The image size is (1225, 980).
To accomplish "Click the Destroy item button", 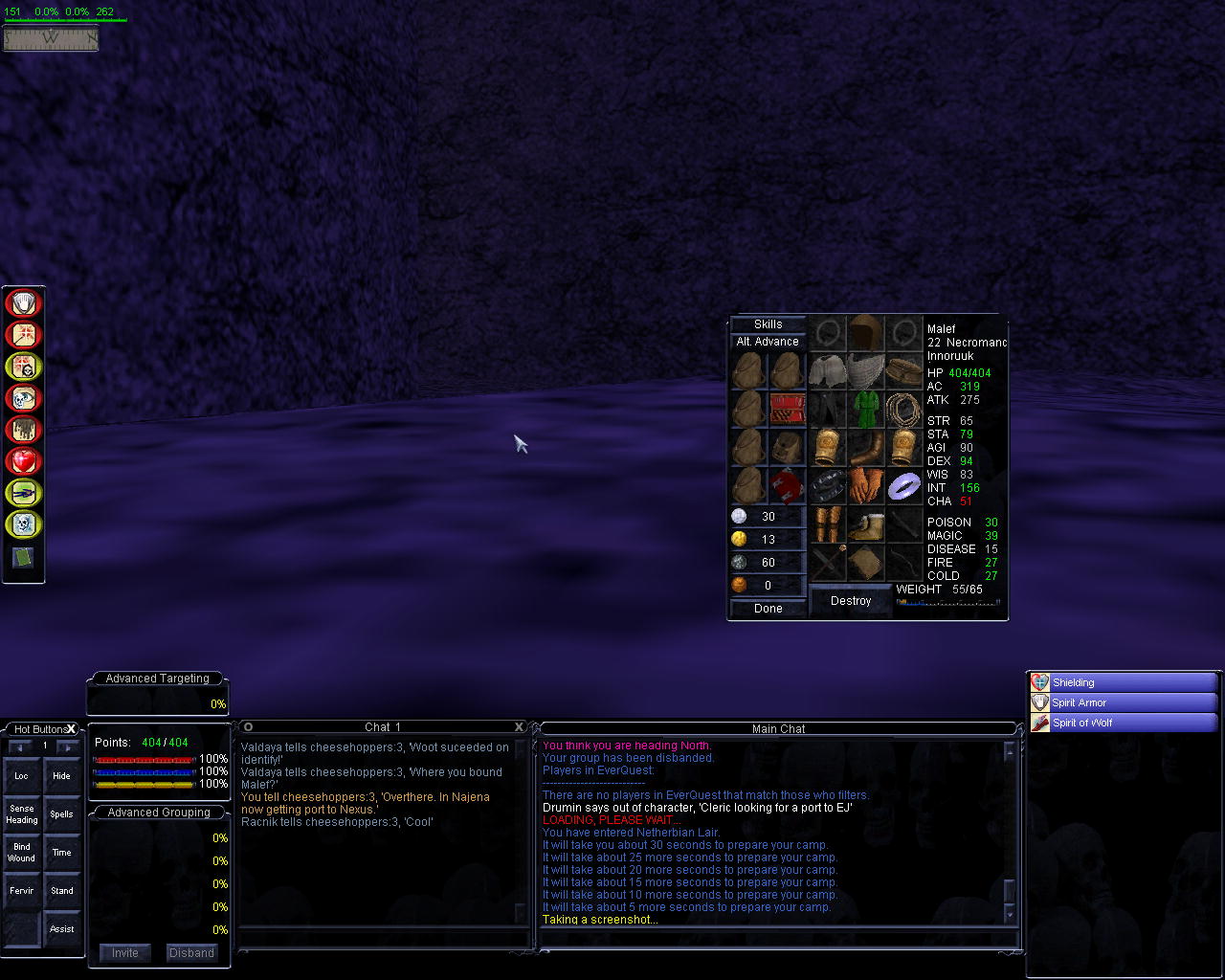I will [x=850, y=601].
